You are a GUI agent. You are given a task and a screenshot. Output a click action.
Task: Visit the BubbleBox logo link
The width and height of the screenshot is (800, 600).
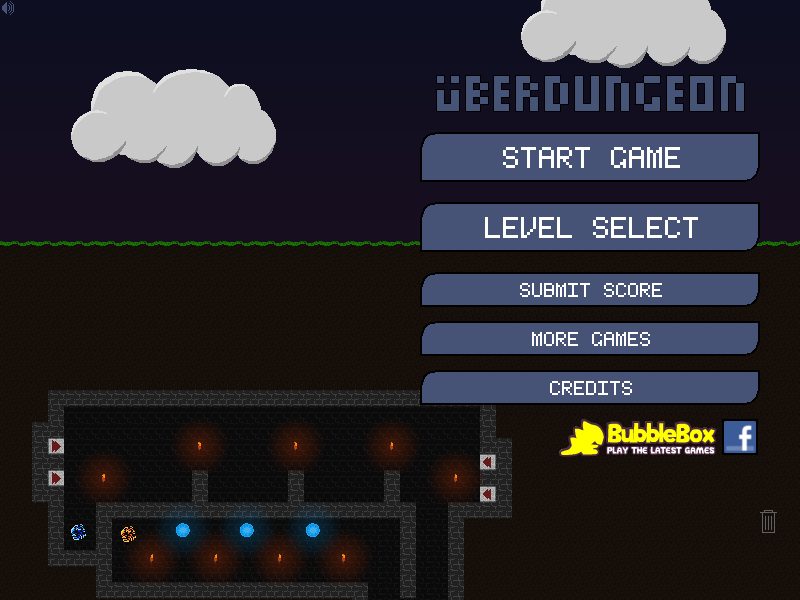pyautogui.click(x=638, y=438)
